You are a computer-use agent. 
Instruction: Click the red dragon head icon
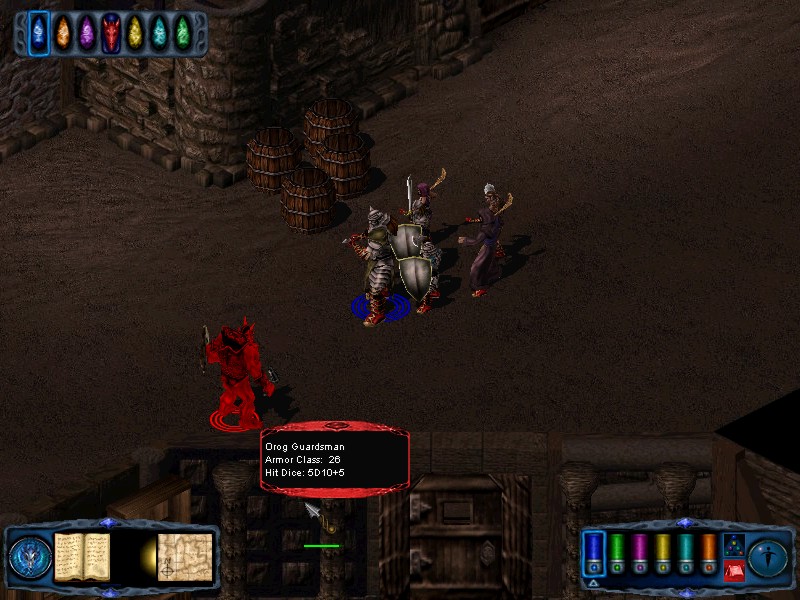click(111, 33)
